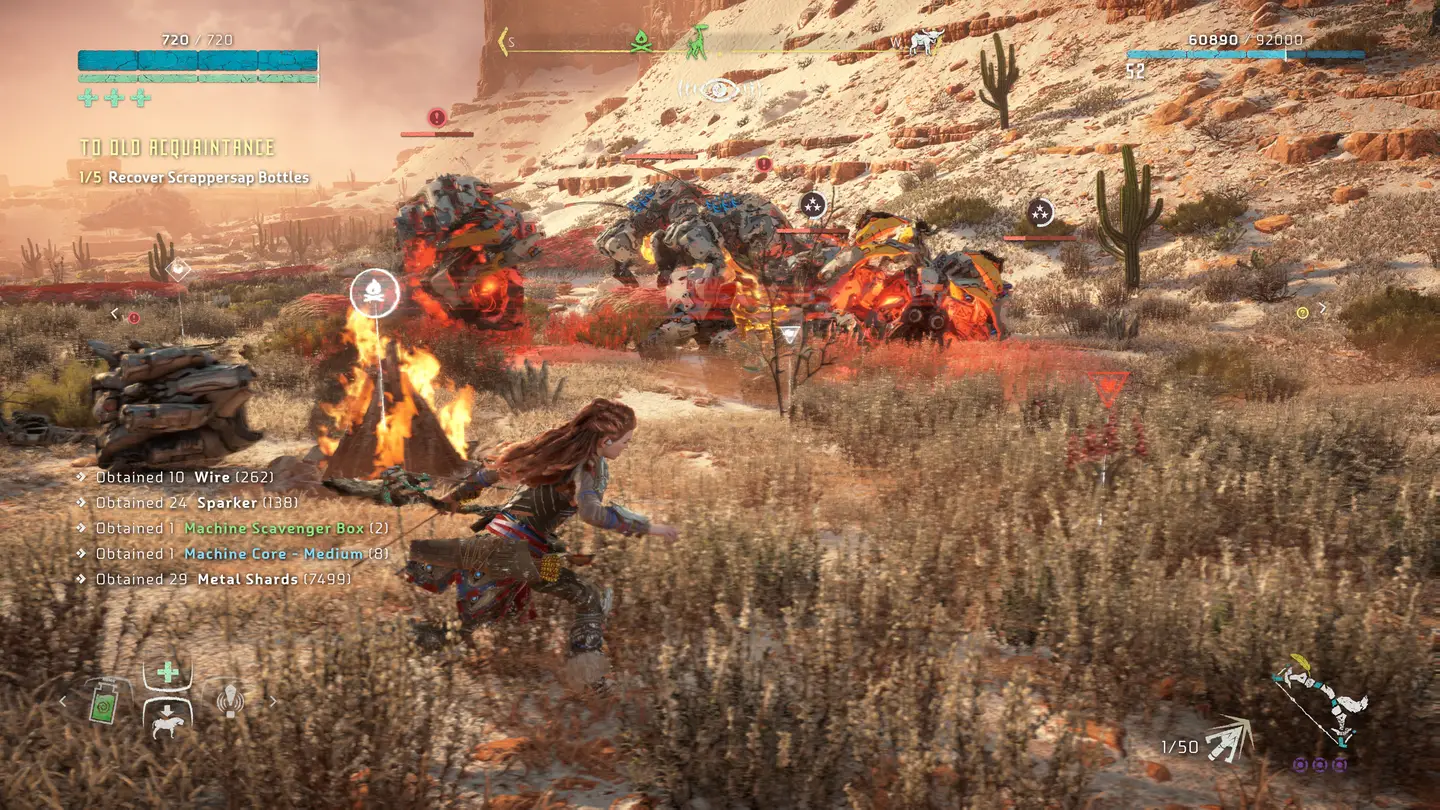This screenshot has width=1440, height=810.
Task: Select the lure caller tool
Action: point(231,701)
